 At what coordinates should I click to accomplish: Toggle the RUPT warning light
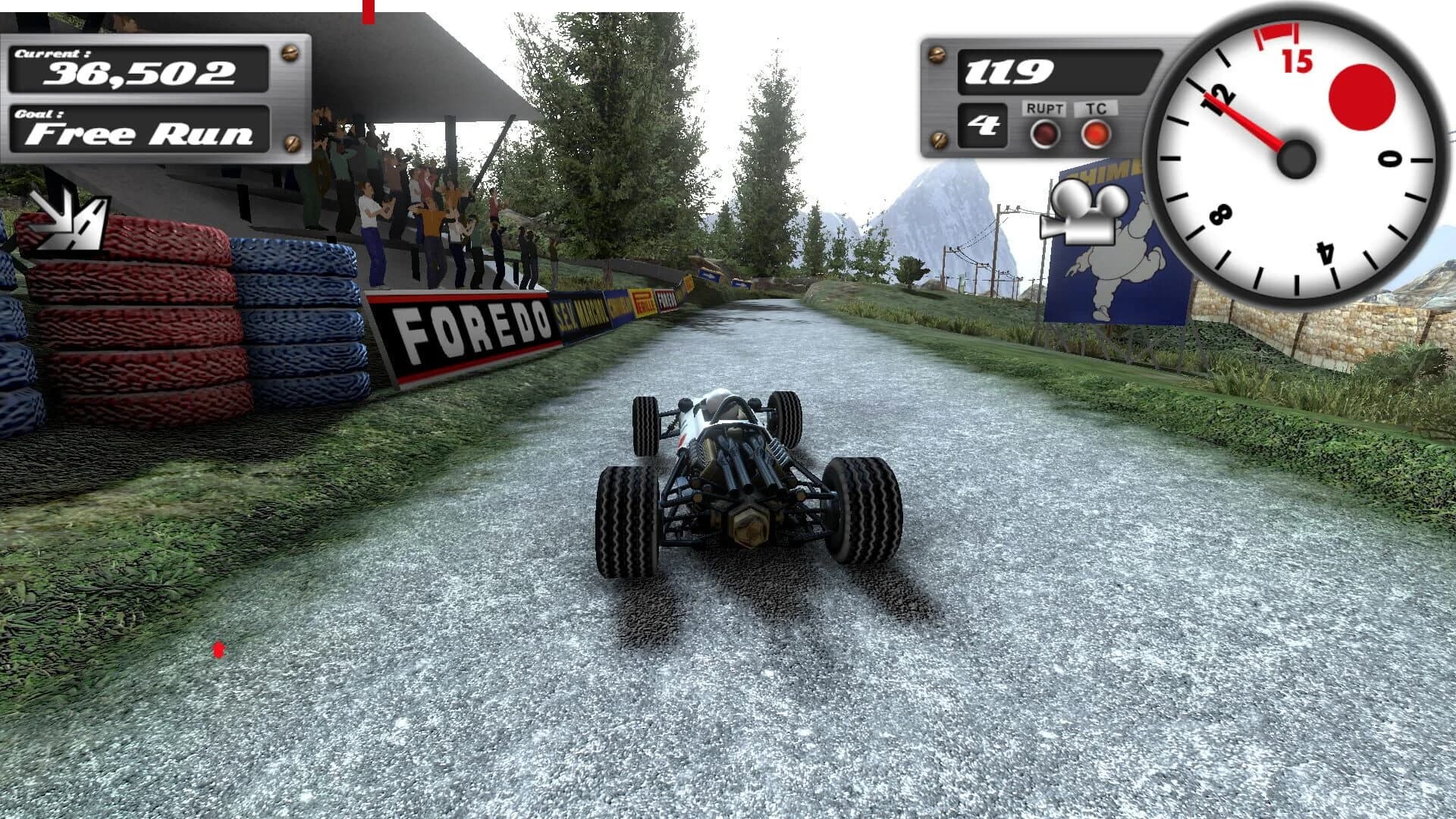1044,133
